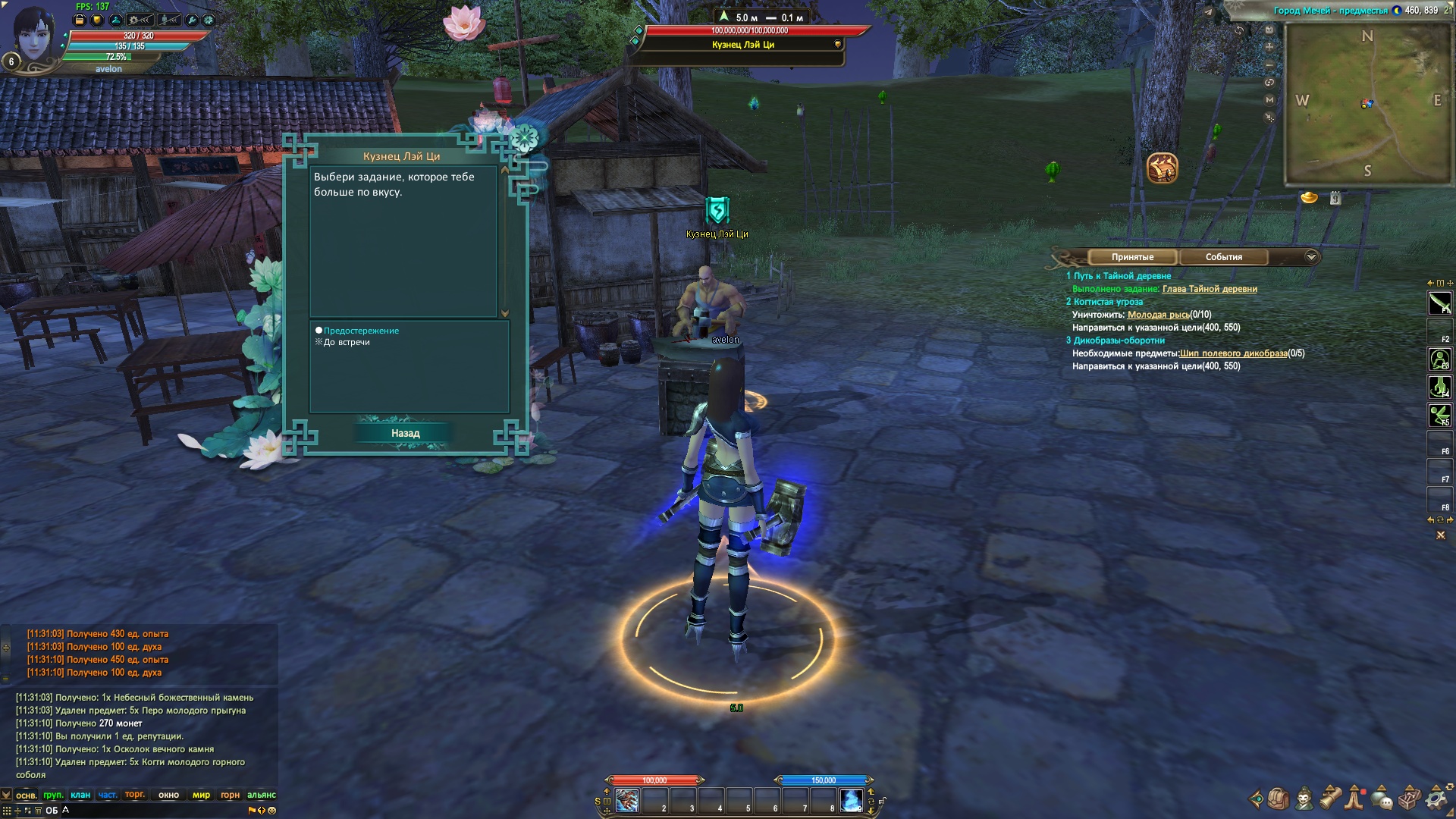The width and height of the screenshot is (1456, 819).
Task: Open the world map with the M button
Action: (1270, 99)
